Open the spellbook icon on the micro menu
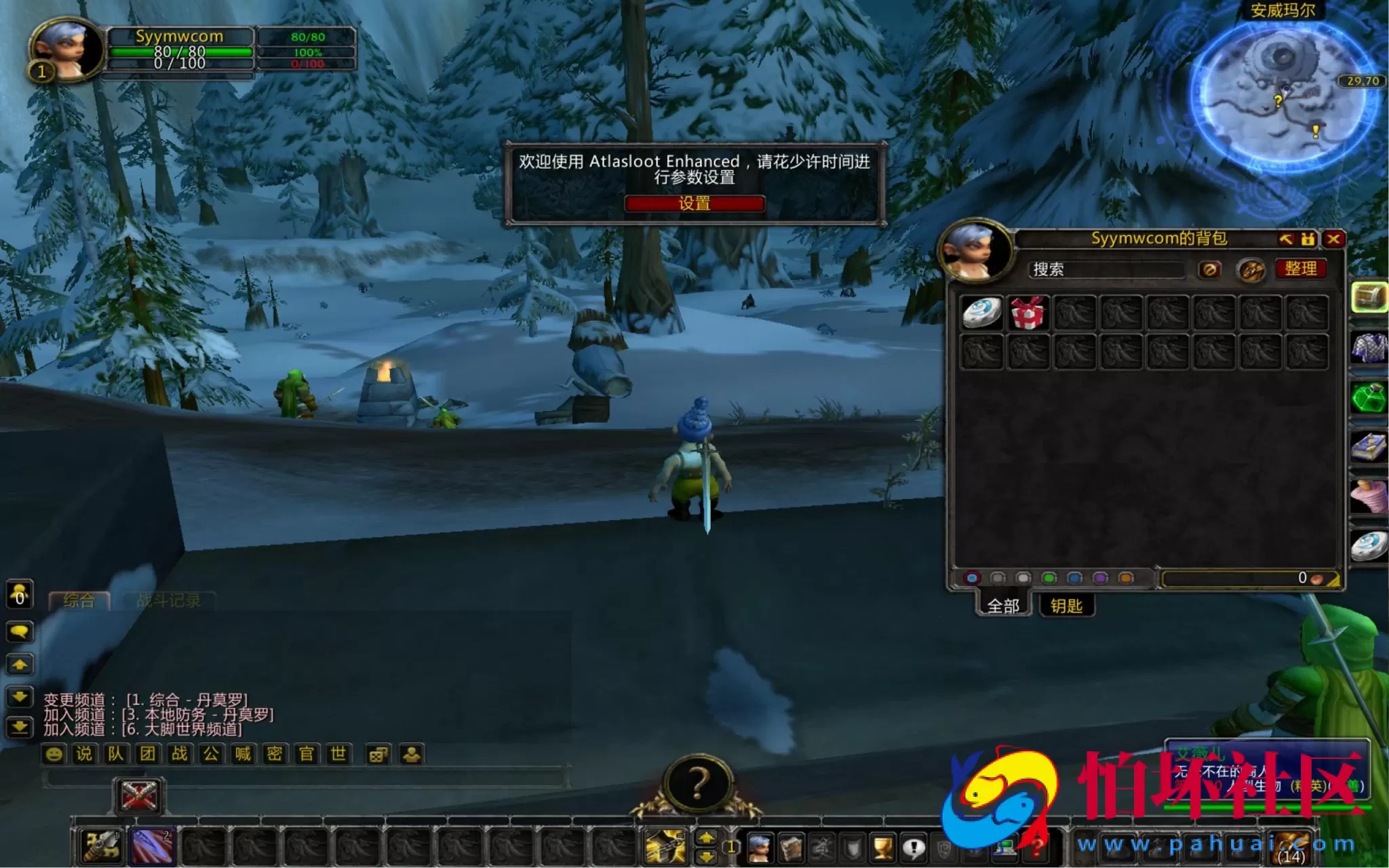Screen dimensions: 1389x868 (x=791, y=848)
